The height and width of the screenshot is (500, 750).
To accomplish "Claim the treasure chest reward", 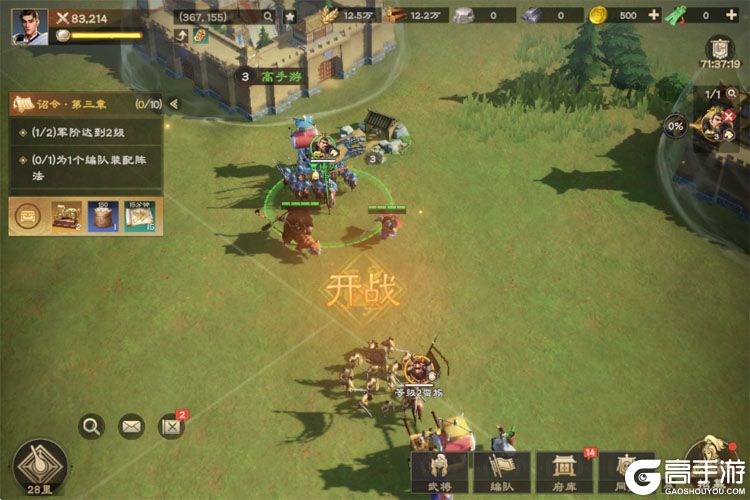I will (26, 216).
